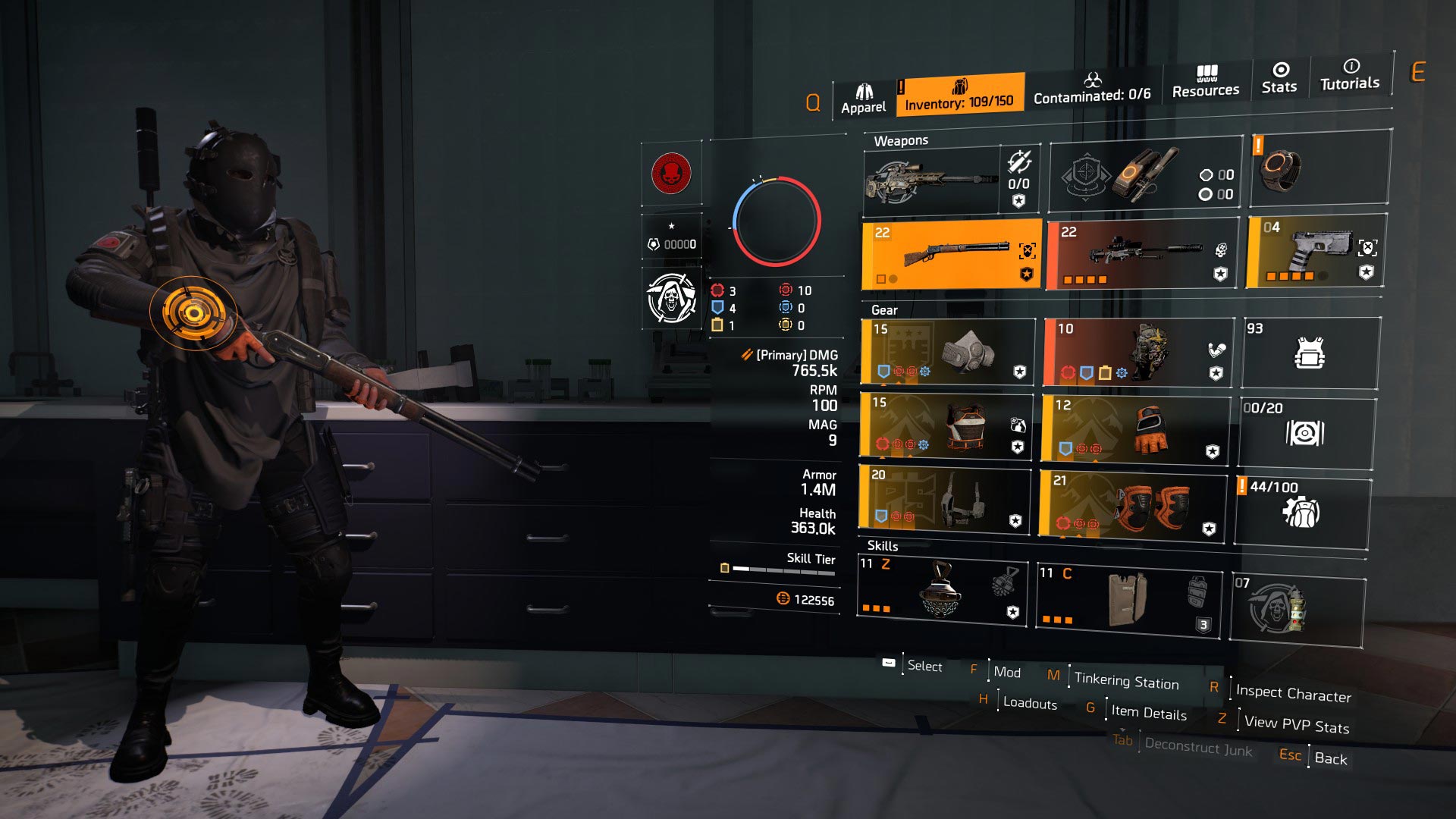Open the gas mask gear slot
The height and width of the screenshot is (819, 1456).
[x=948, y=353]
